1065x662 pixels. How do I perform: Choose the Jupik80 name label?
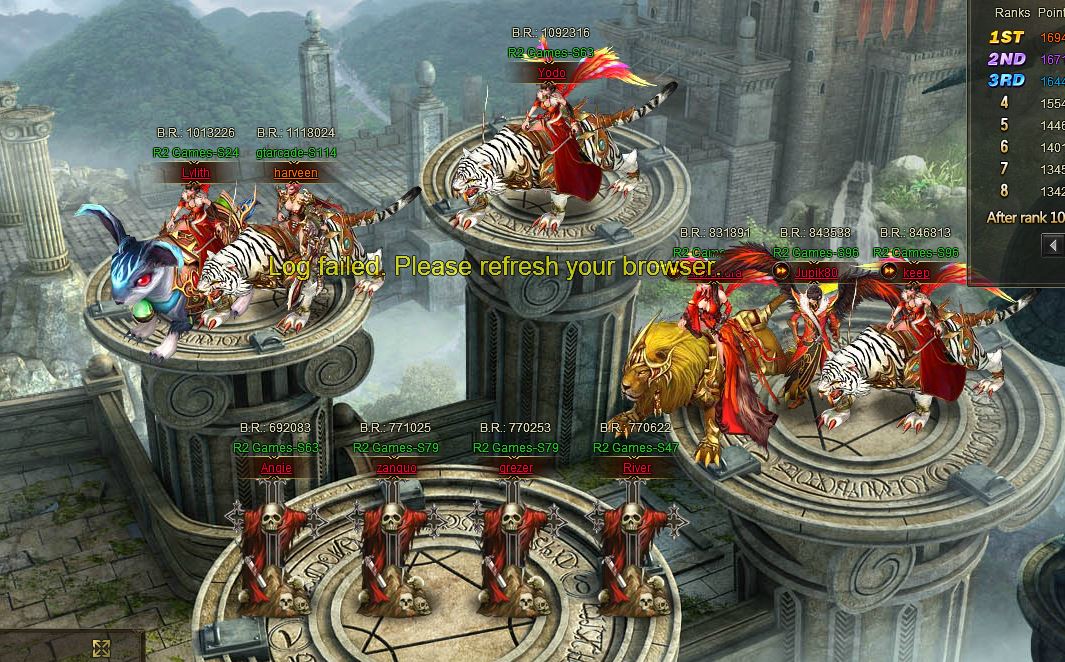click(x=818, y=272)
